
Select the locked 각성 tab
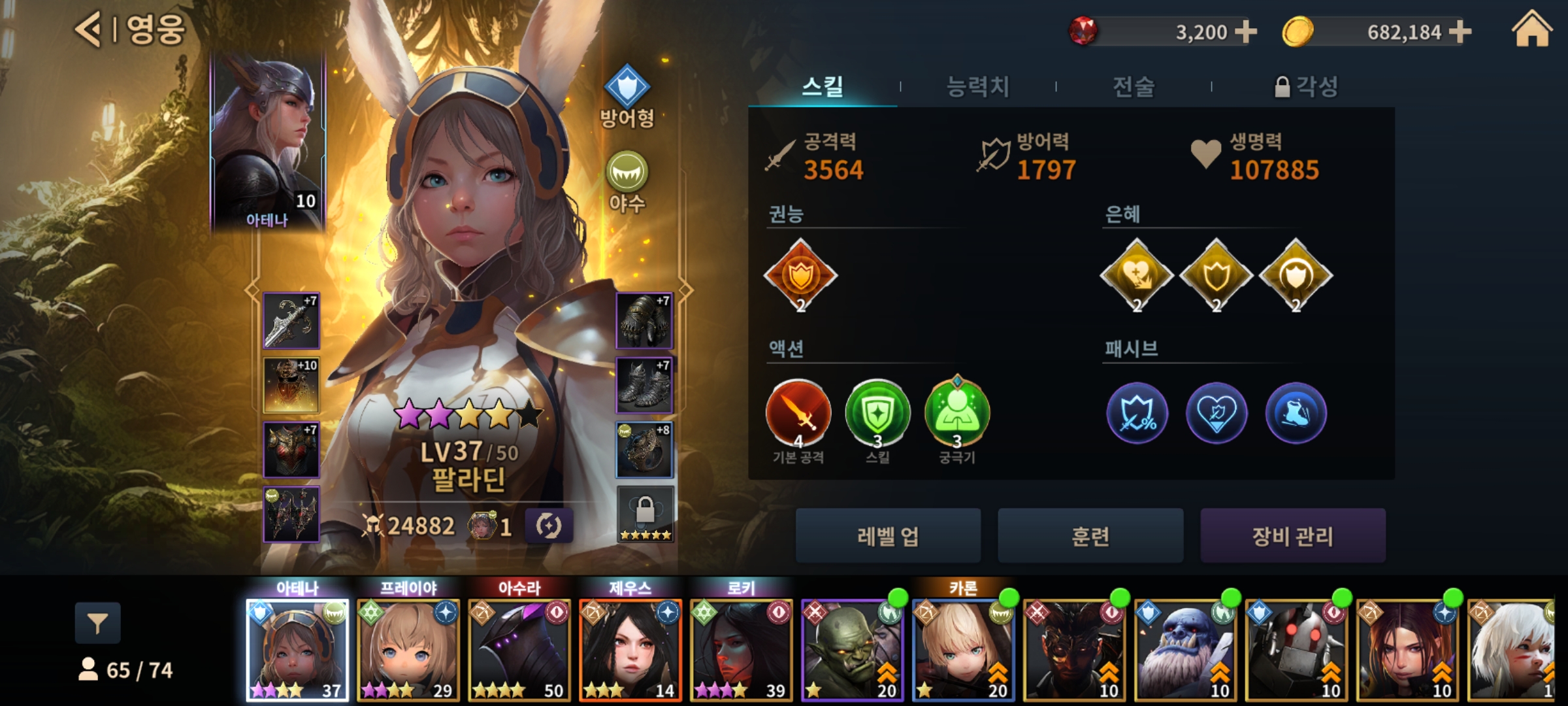click(x=1307, y=86)
